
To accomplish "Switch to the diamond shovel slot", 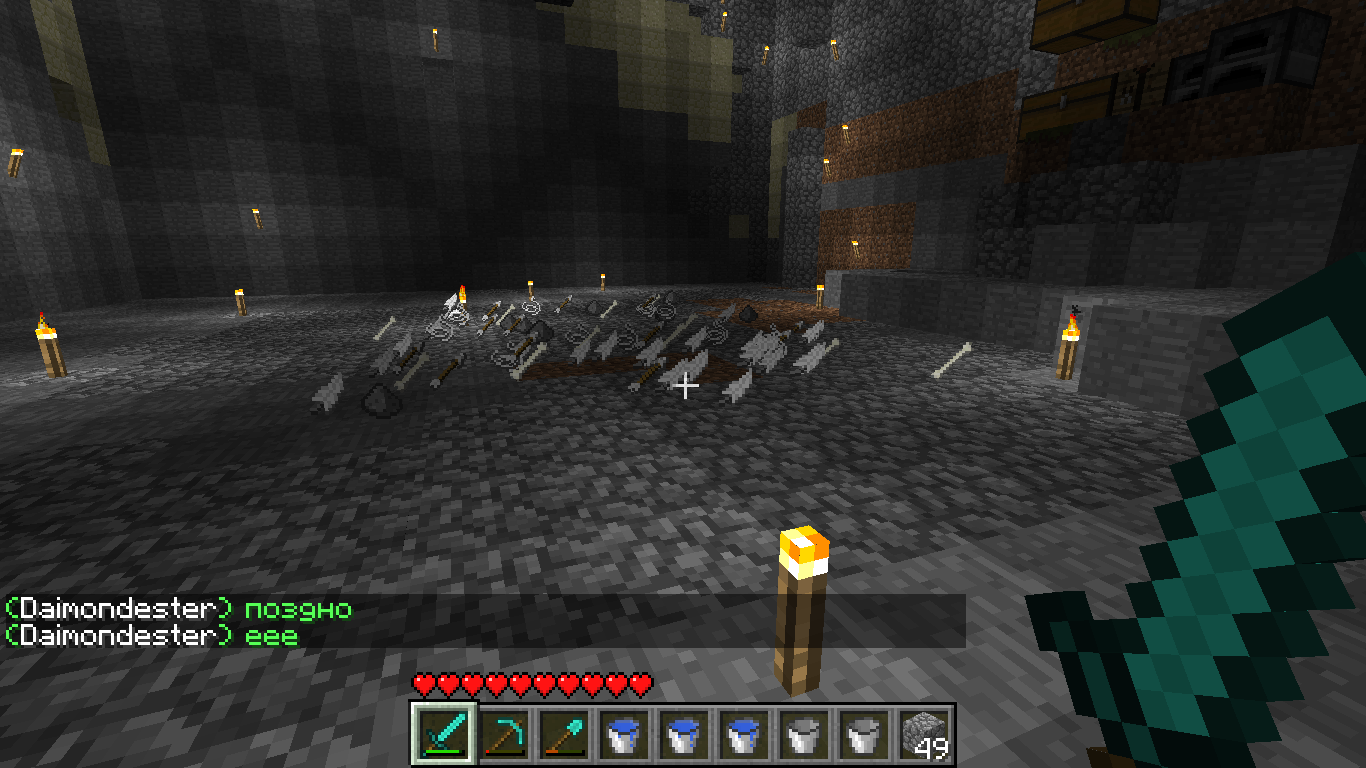I will (564, 735).
